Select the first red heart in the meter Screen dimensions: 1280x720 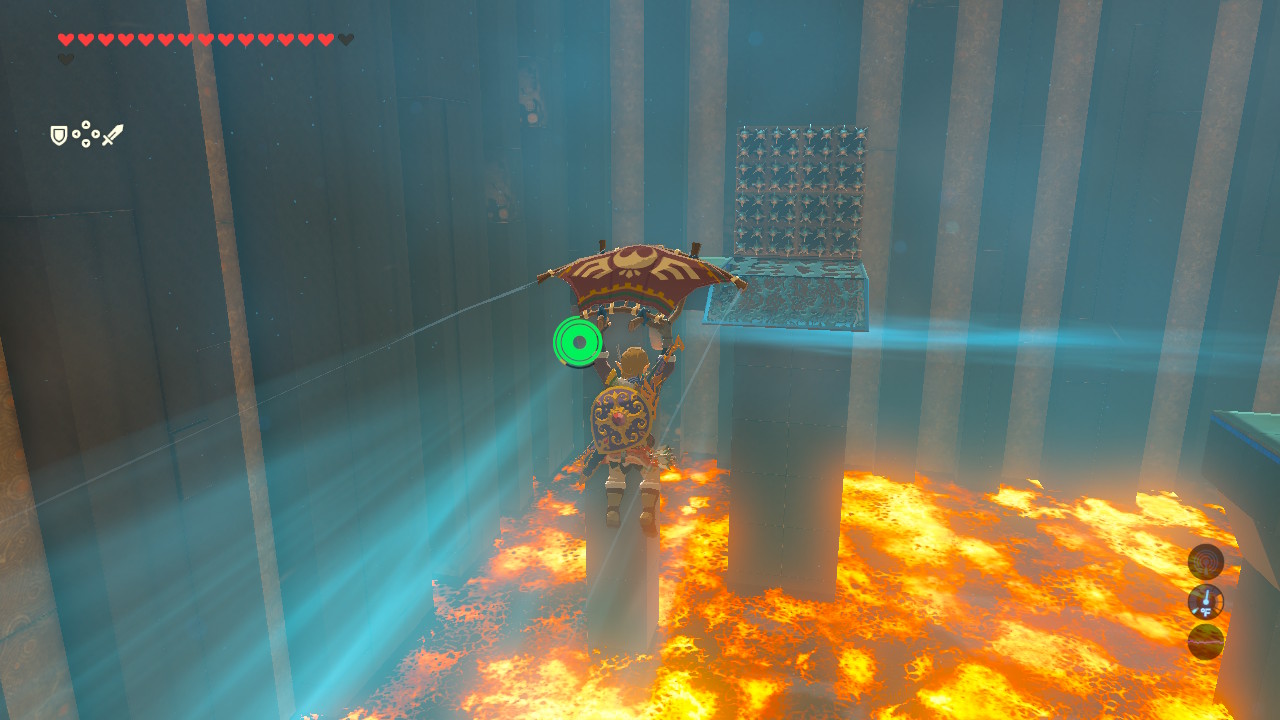65,39
